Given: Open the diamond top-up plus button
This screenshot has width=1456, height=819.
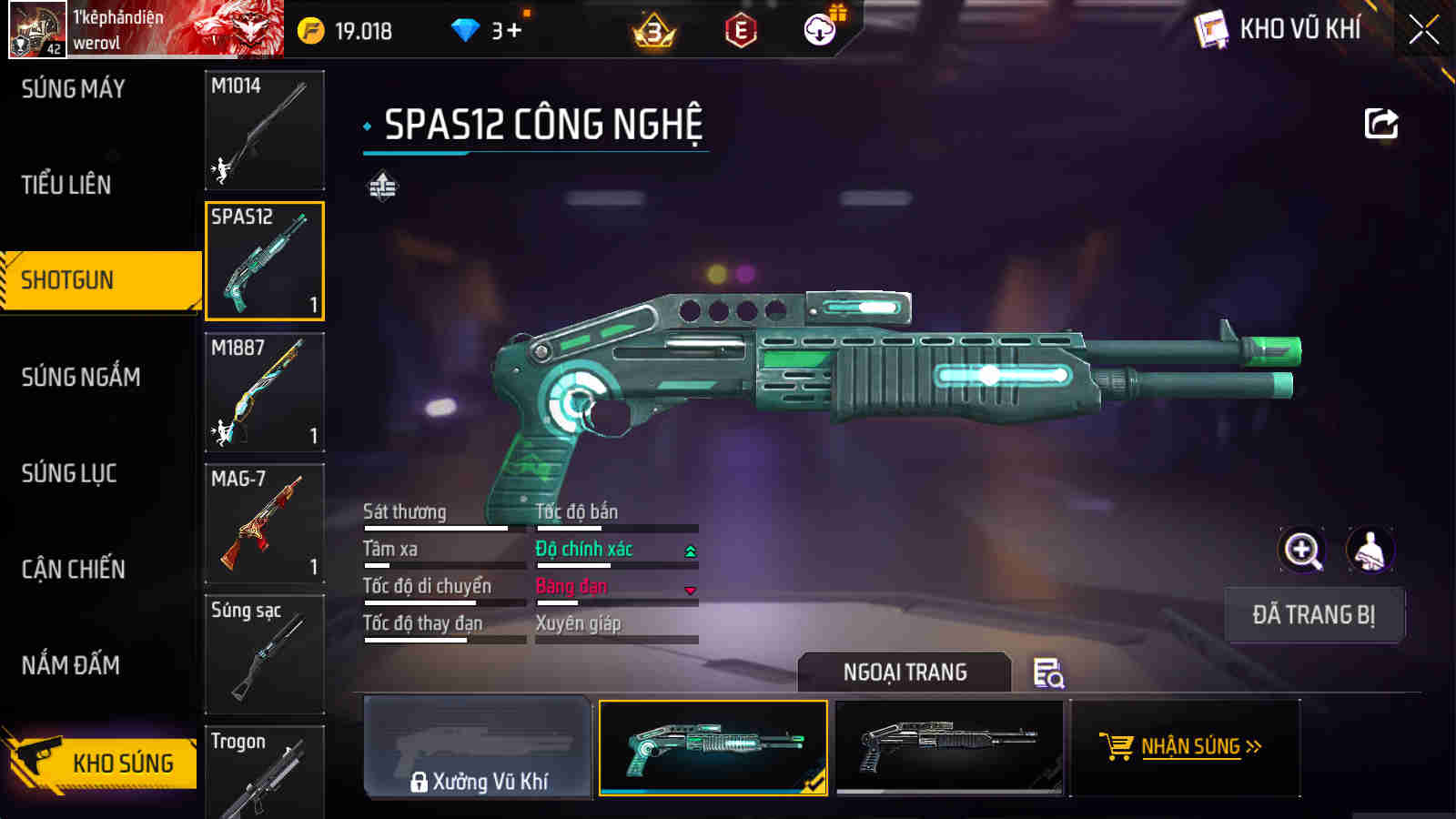Looking at the screenshot, I should [x=514, y=31].
